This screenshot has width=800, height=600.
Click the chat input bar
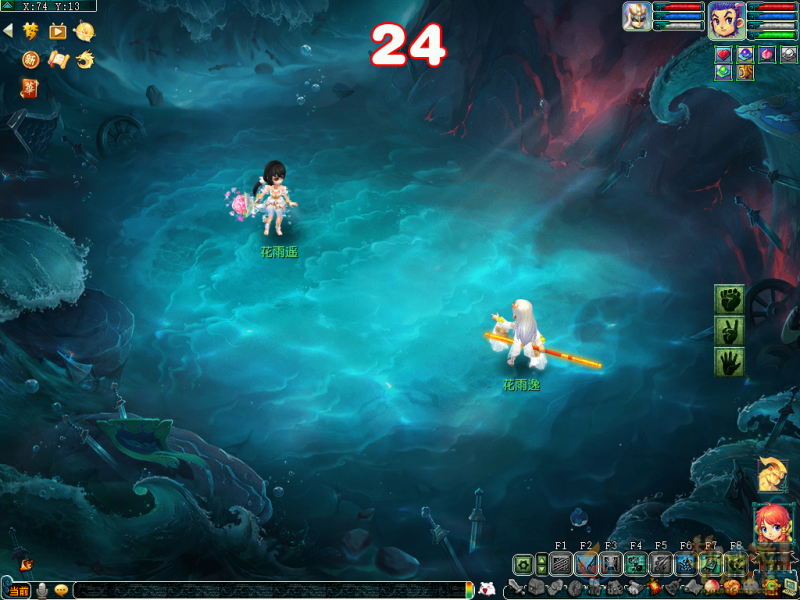pyautogui.click(x=270, y=590)
